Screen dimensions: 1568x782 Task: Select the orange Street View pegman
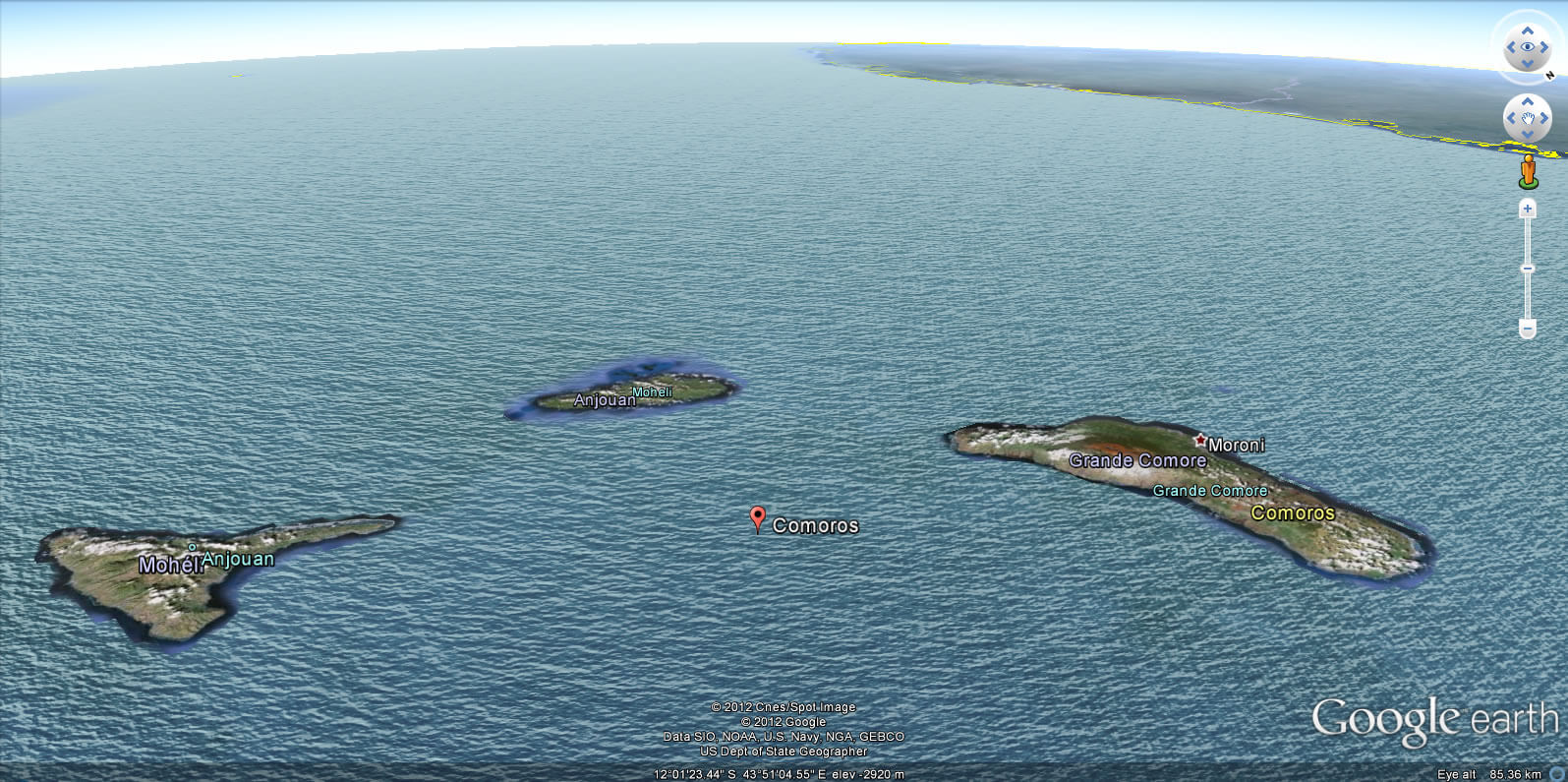tap(1527, 170)
